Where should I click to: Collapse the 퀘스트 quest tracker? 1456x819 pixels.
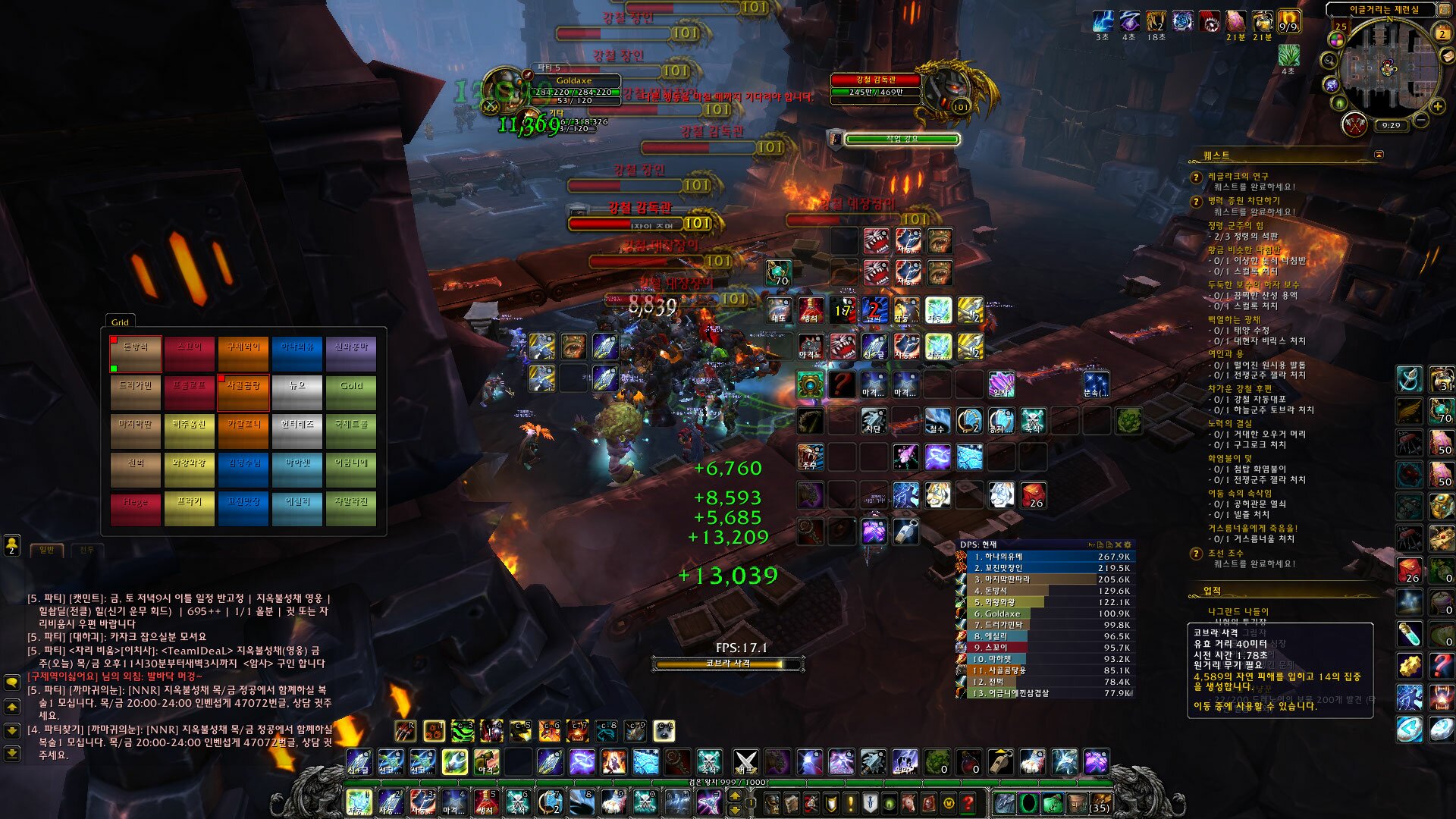coord(1379,155)
